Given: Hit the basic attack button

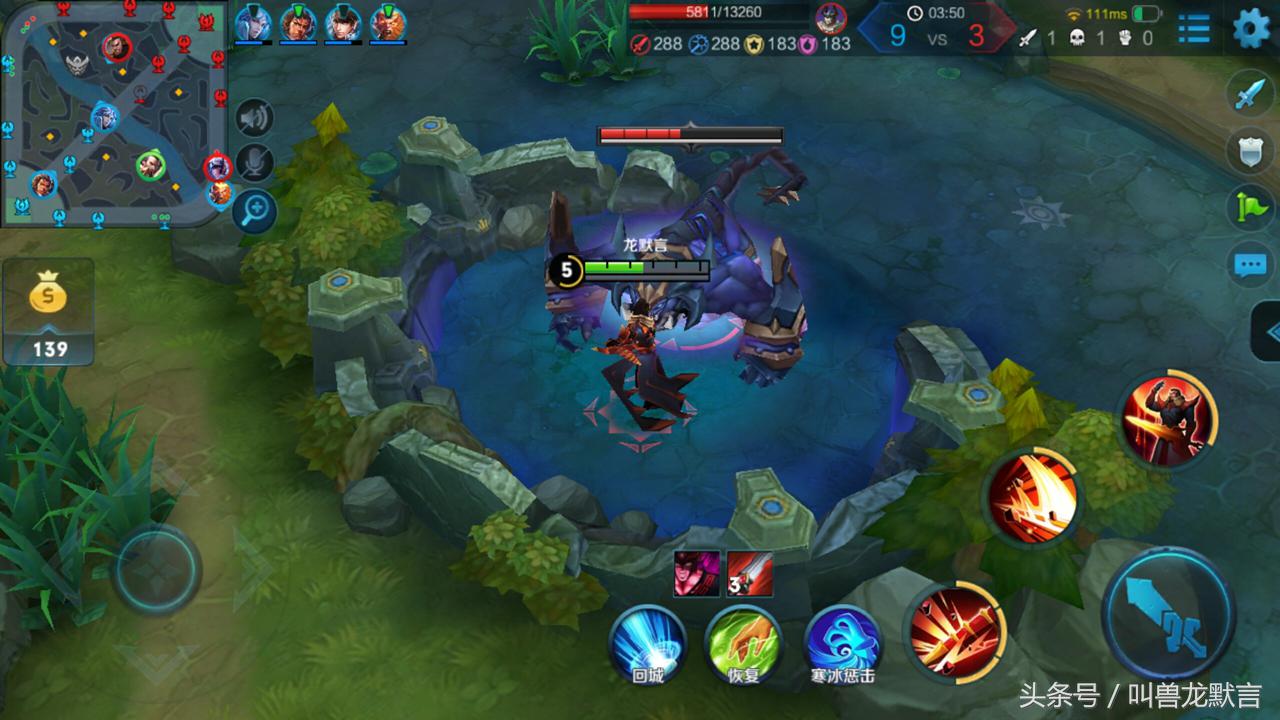Looking at the screenshot, I should click(x=1168, y=613).
